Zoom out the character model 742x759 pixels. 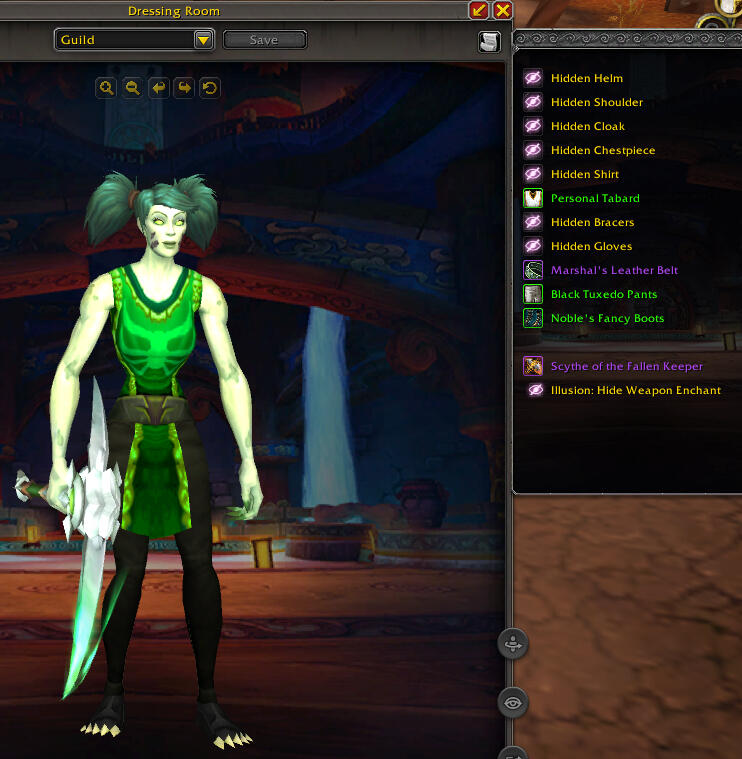tap(132, 88)
